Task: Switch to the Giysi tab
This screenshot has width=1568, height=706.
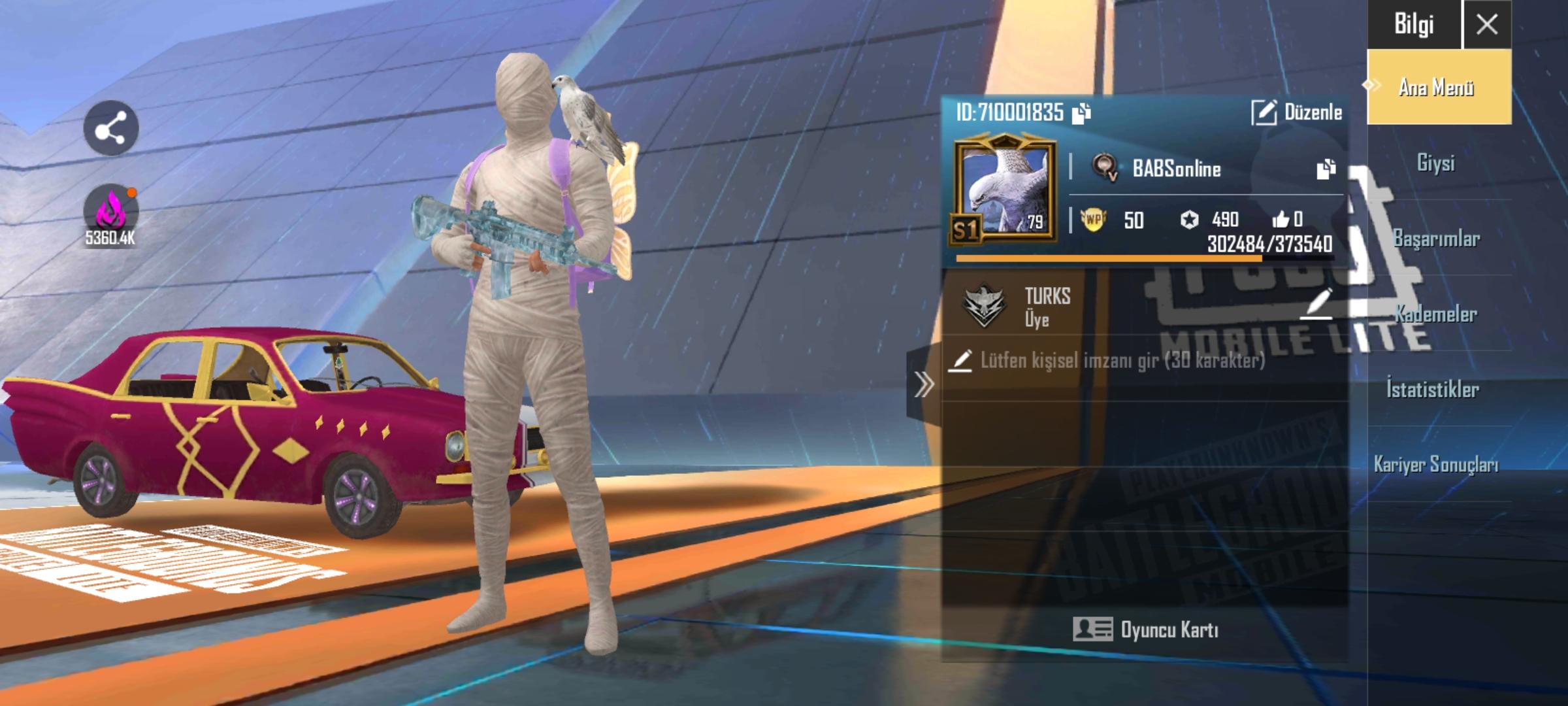Action: coord(1436,163)
